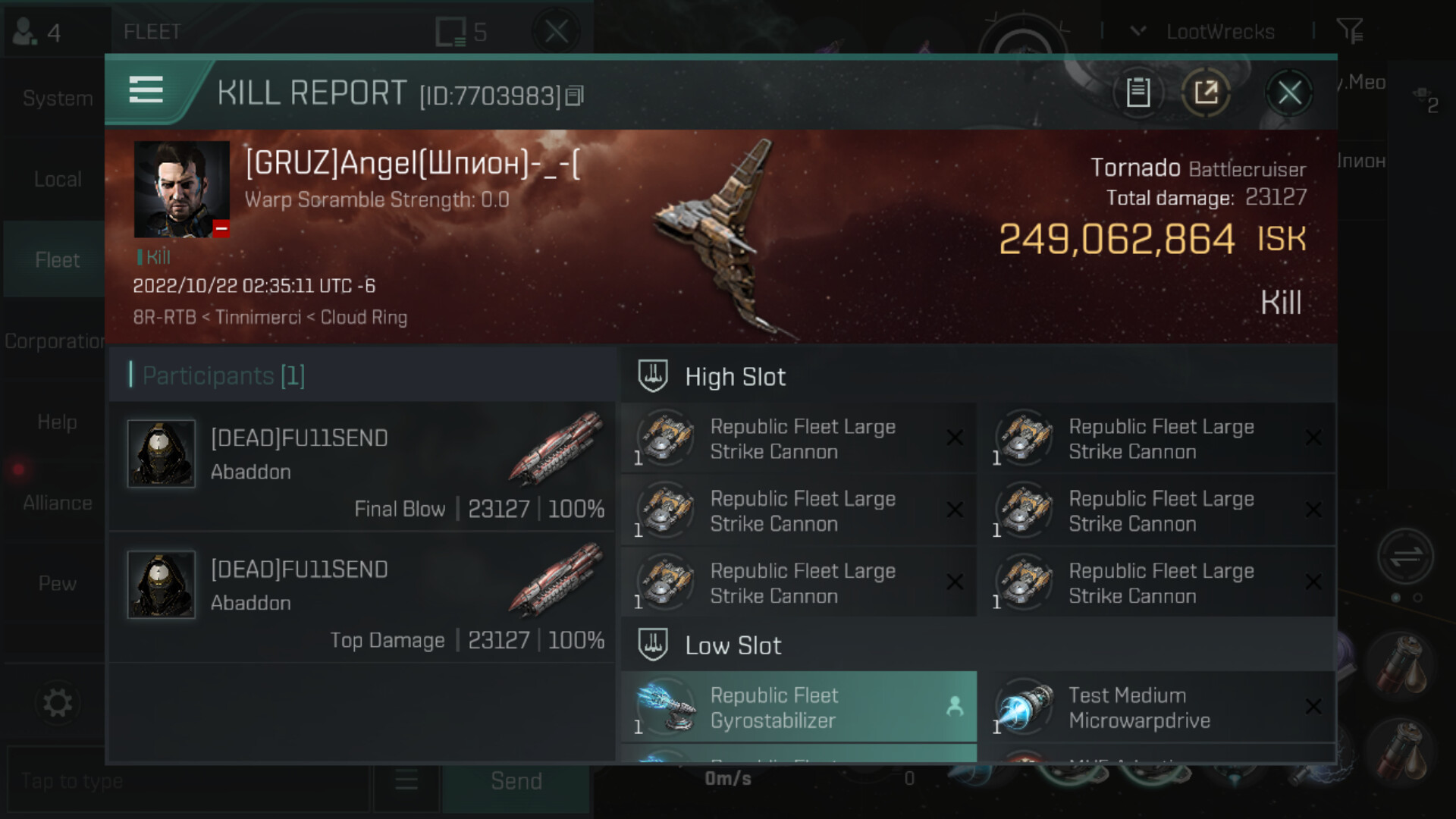Select the Republic Fleet Gyrostabilizer module
The height and width of the screenshot is (819, 1456).
(x=799, y=707)
